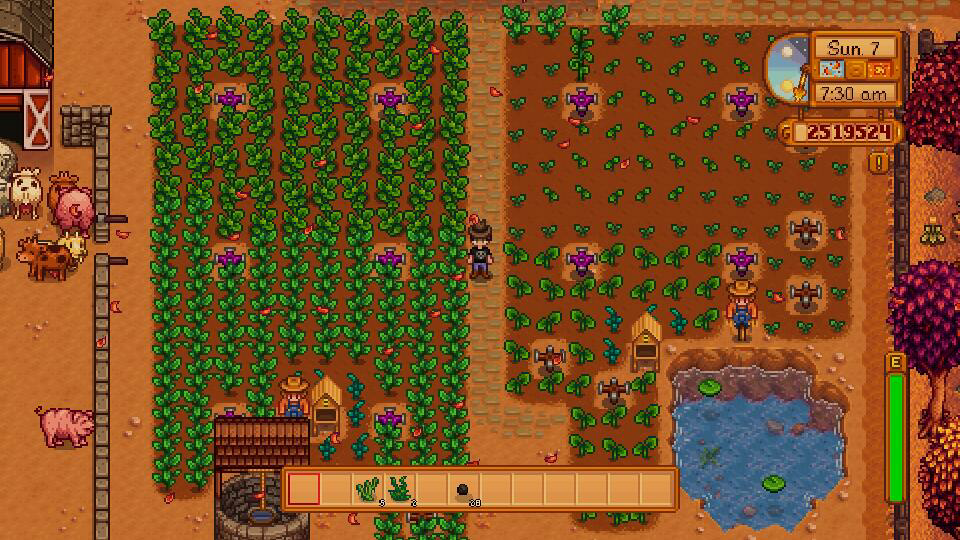The width and height of the screenshot is (960, 540).
Task: Choose the black round item stack of 28
Action: pos(464,490)
